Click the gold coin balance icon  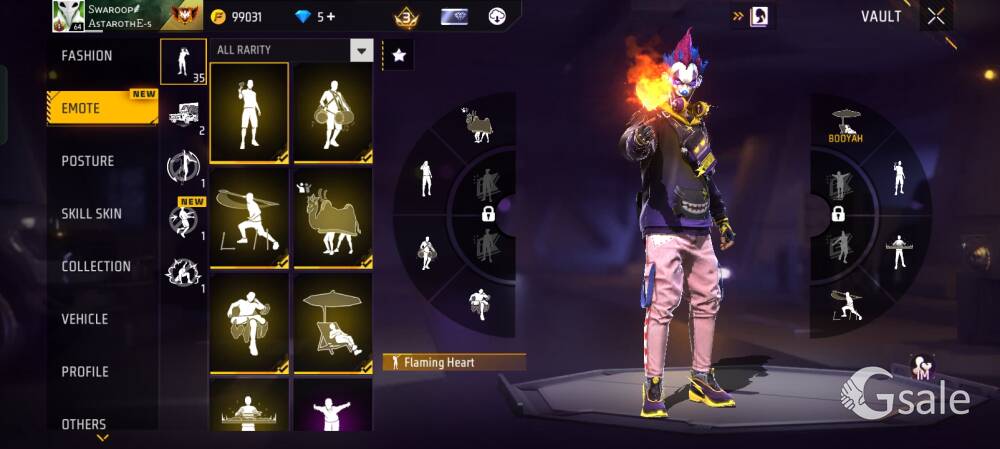click(x=219, y=17)
